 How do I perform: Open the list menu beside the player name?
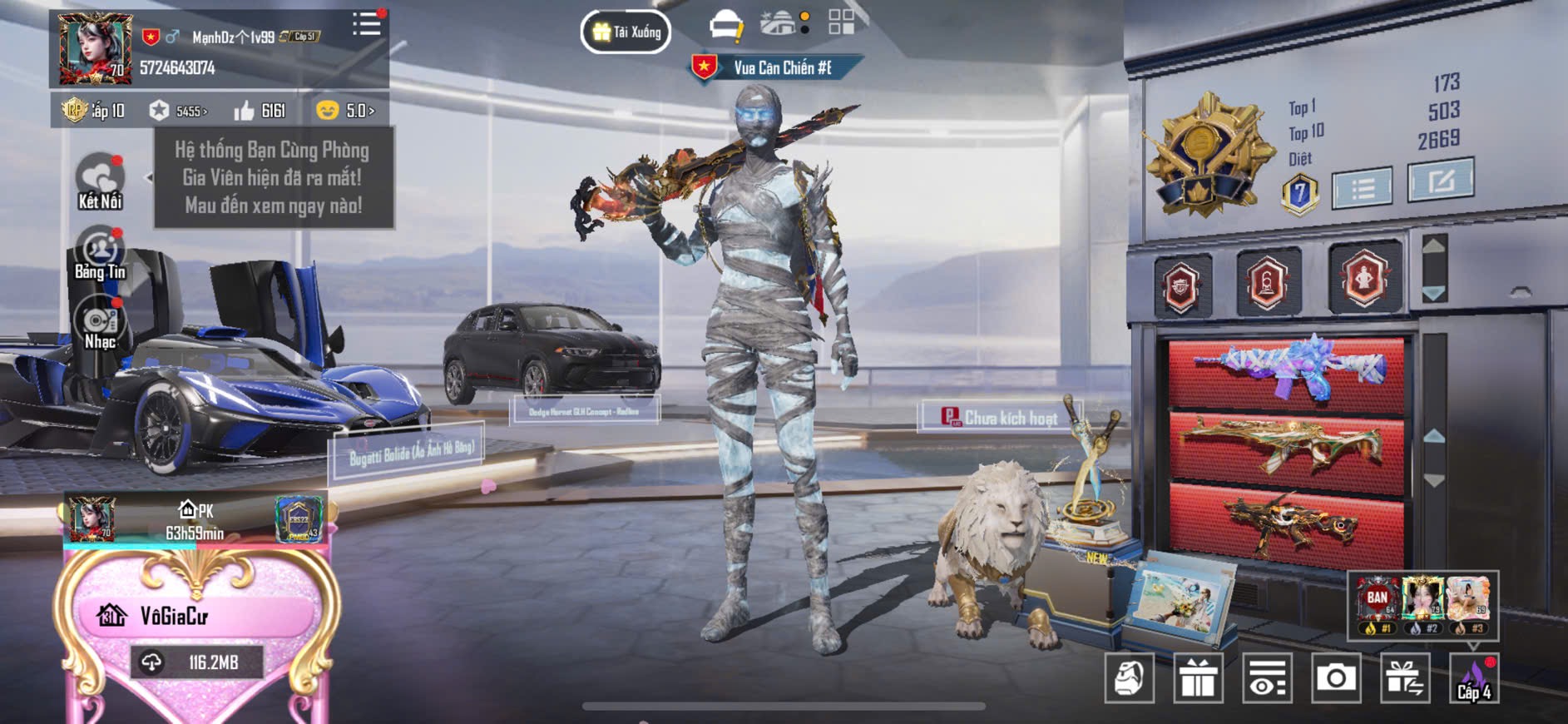(x=366, y=25)
